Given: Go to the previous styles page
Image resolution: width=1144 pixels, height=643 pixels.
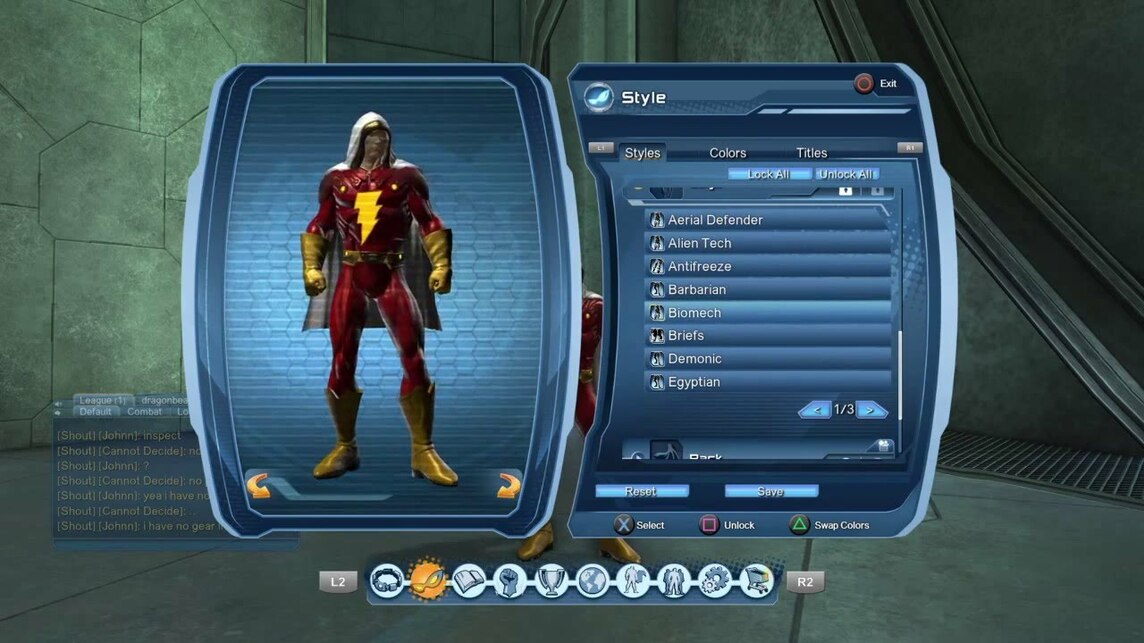Looking at the screenshot, I should [814, 409].
